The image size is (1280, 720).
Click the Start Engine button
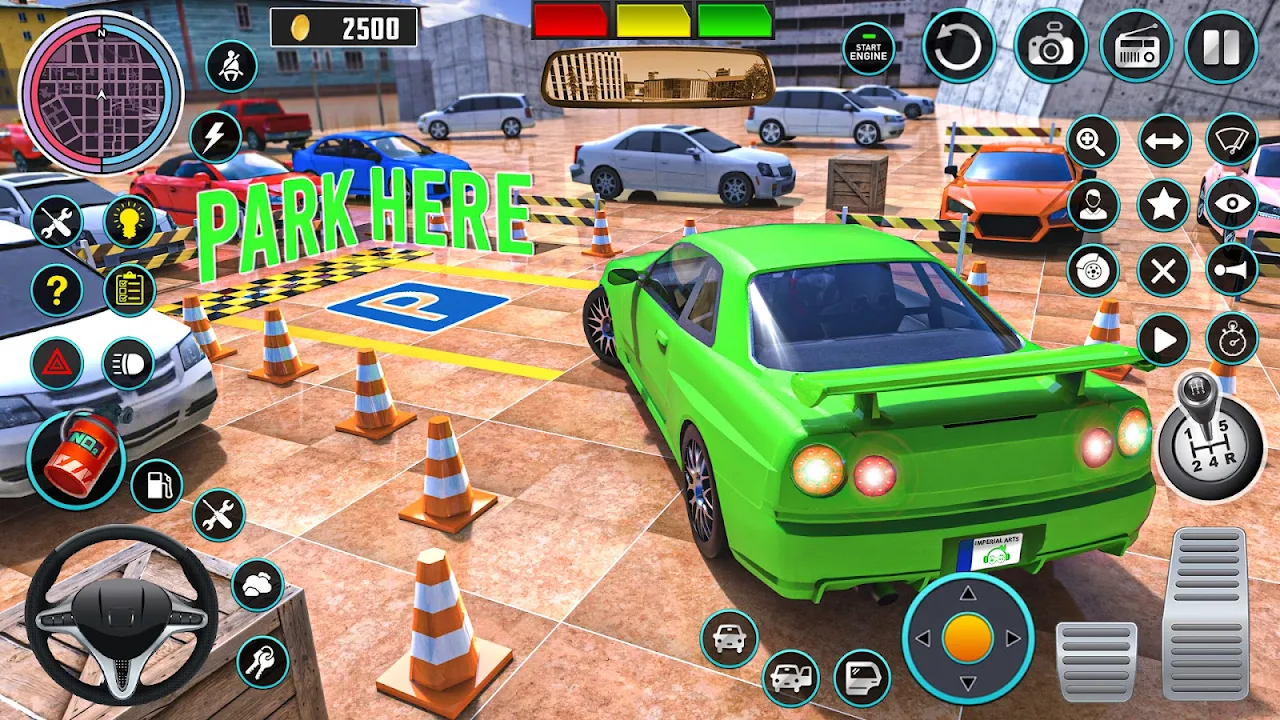tap(868, 49)
